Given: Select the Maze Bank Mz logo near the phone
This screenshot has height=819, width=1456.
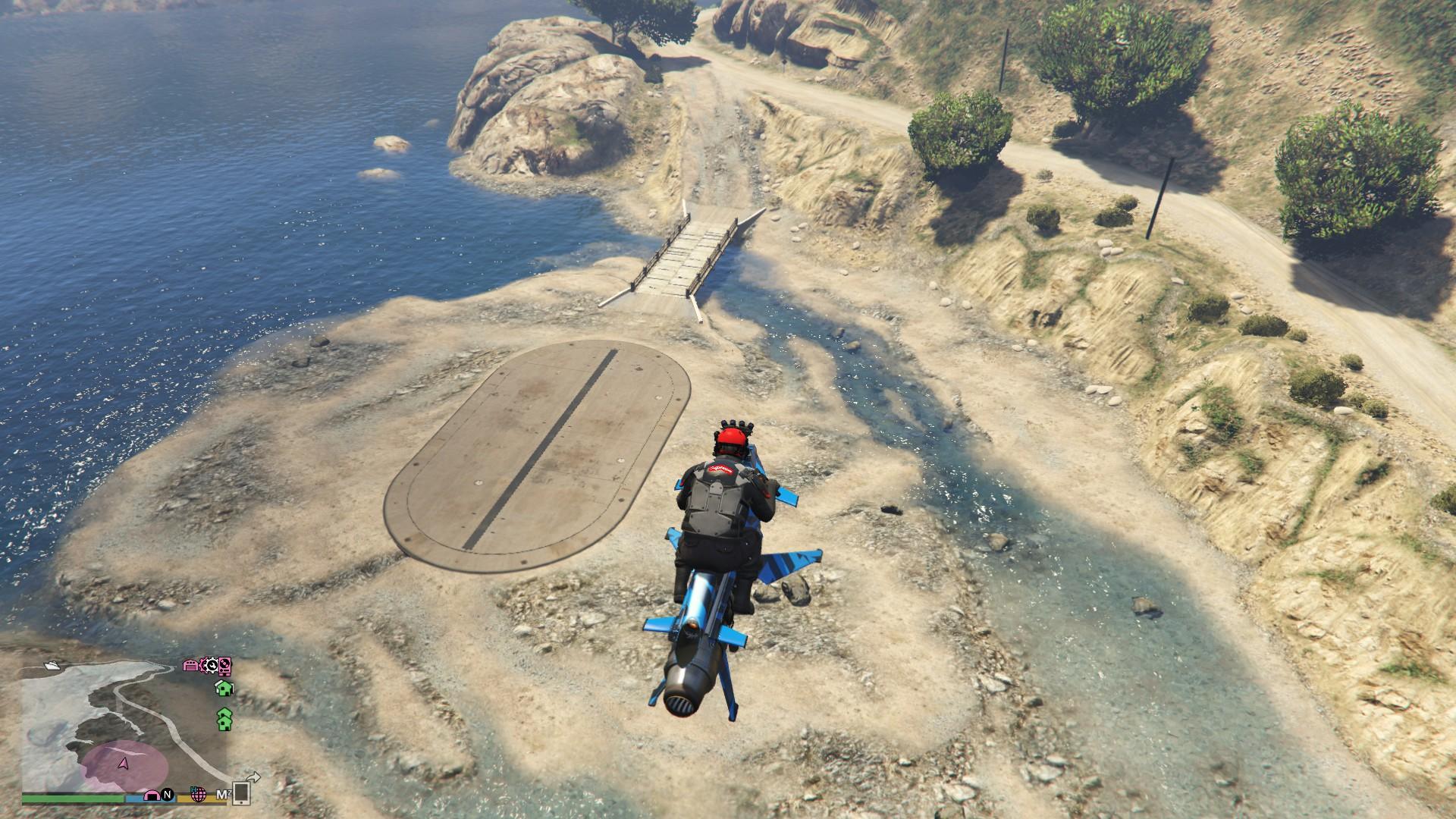Looking at the screenshot, I should click(x=224, y=794).
